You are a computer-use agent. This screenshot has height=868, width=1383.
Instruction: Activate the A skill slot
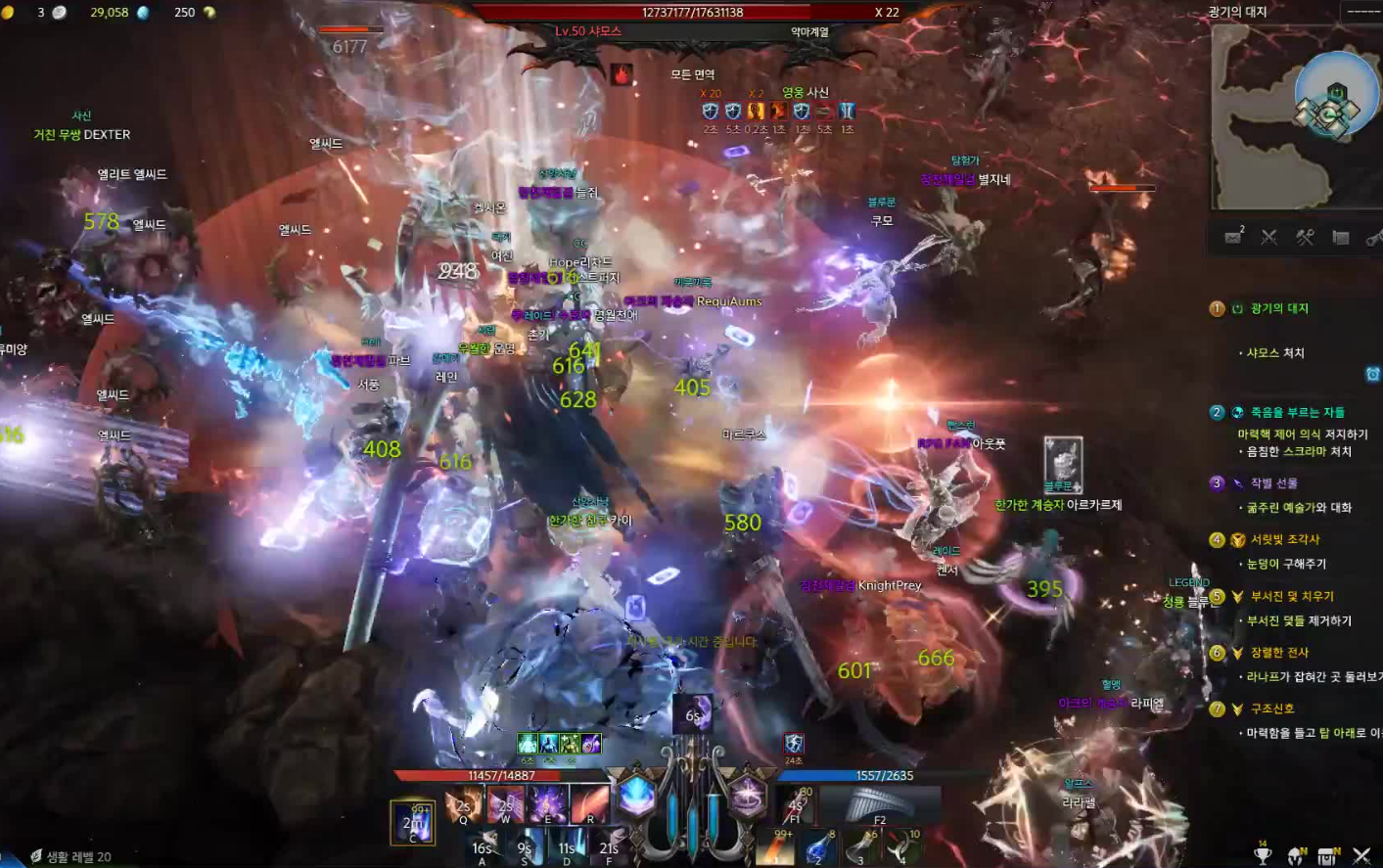point(483,846)
